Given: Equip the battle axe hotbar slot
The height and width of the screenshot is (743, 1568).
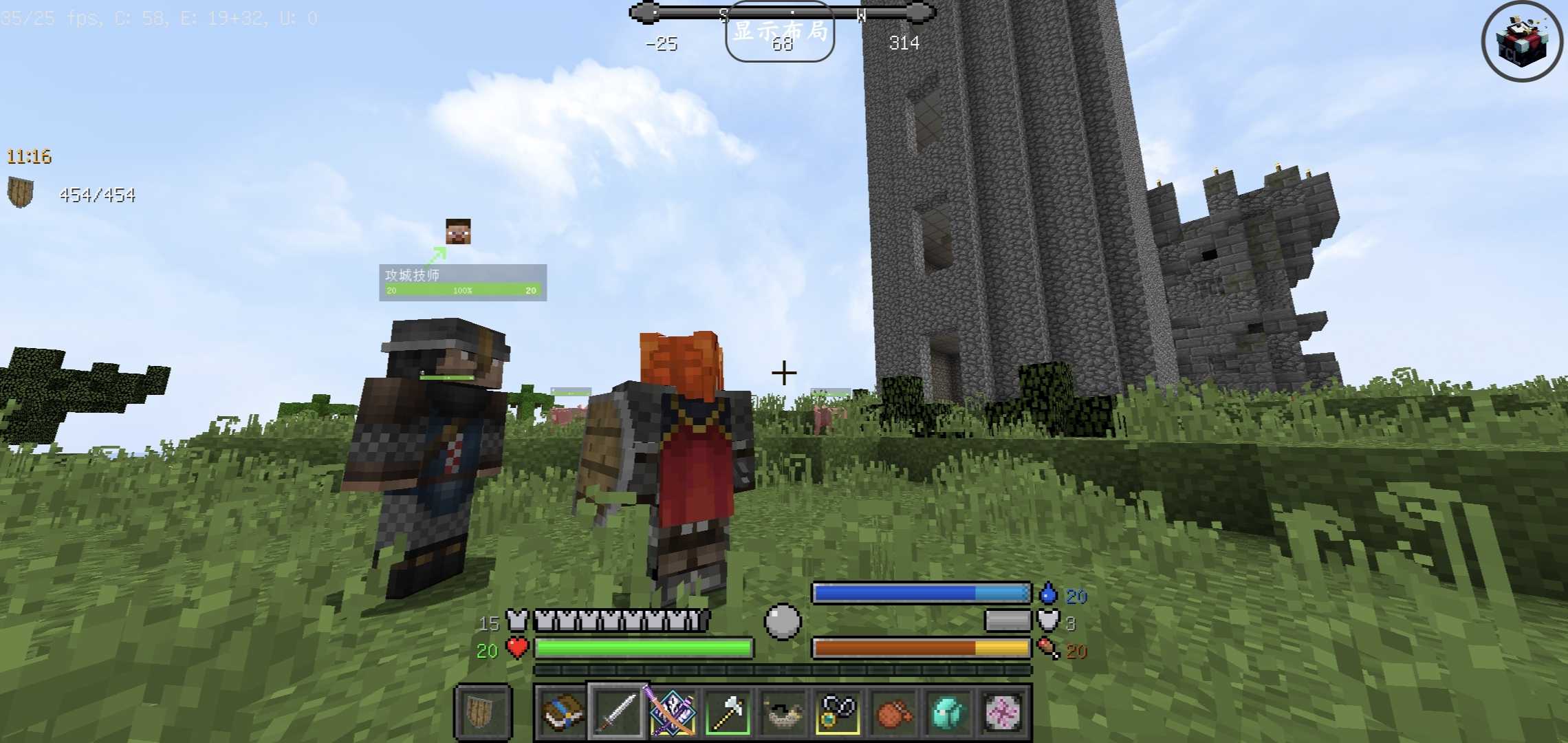Looking at the screenshot, I should click(x=728, y=713).
